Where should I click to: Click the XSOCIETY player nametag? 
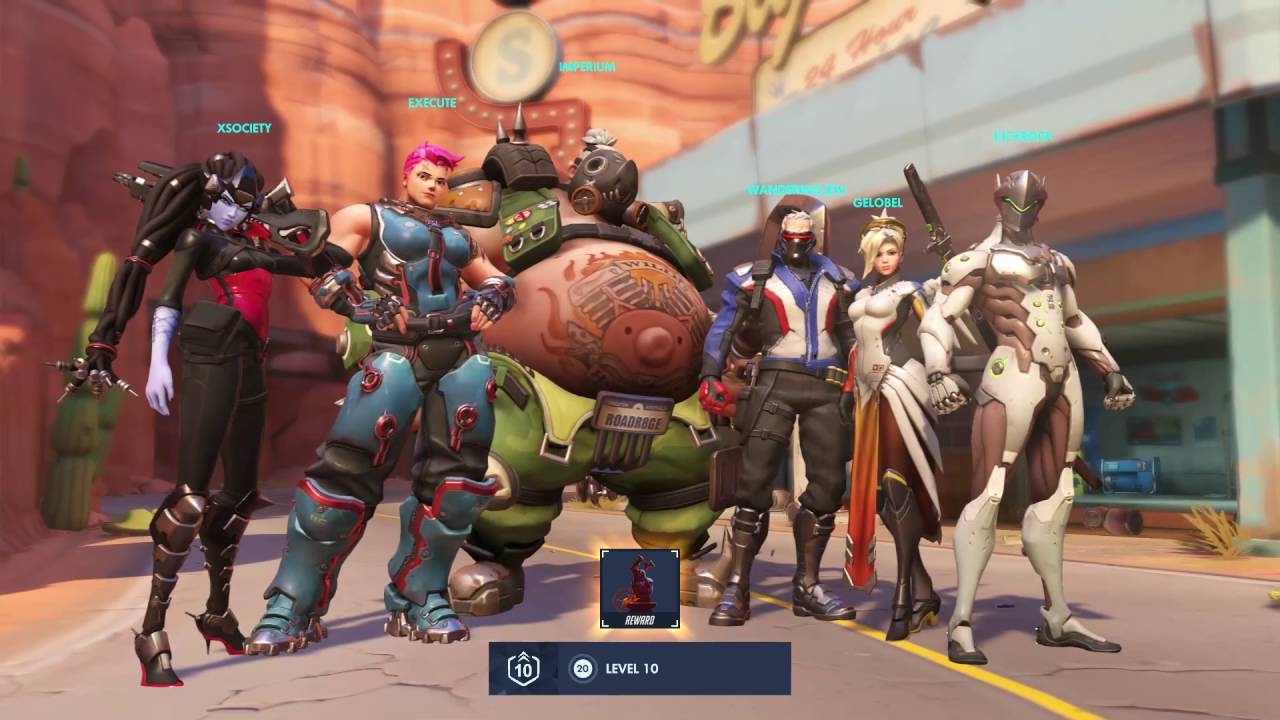(x=244, y=128)
